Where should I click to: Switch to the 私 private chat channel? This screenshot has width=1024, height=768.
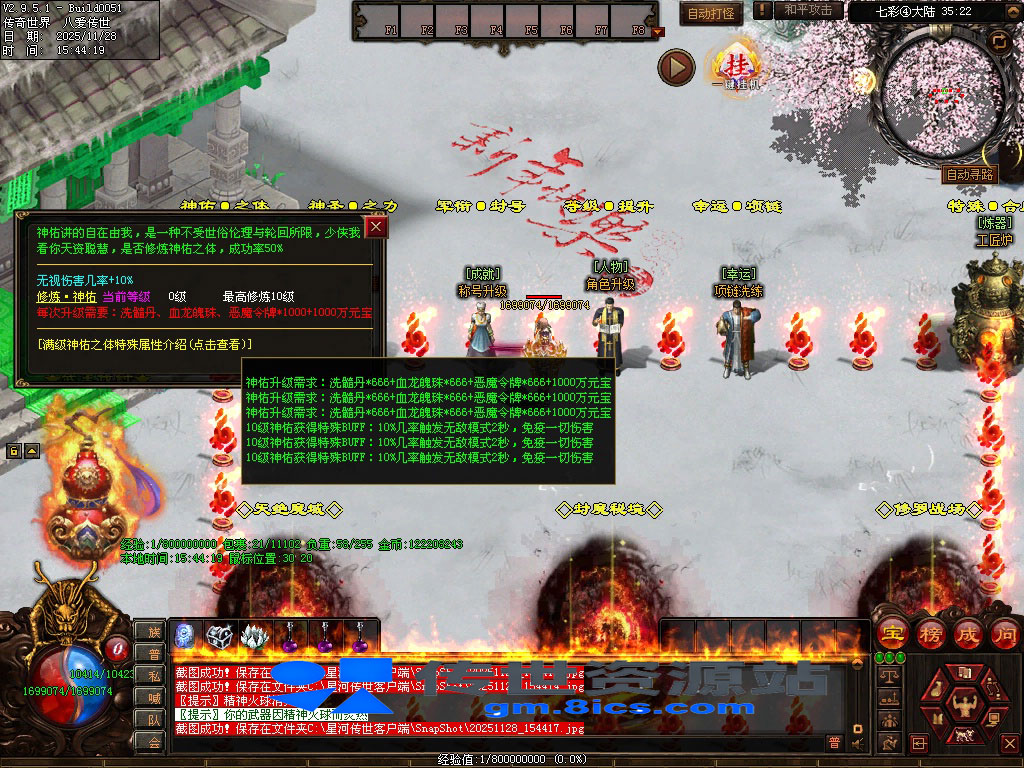[153, 675]
